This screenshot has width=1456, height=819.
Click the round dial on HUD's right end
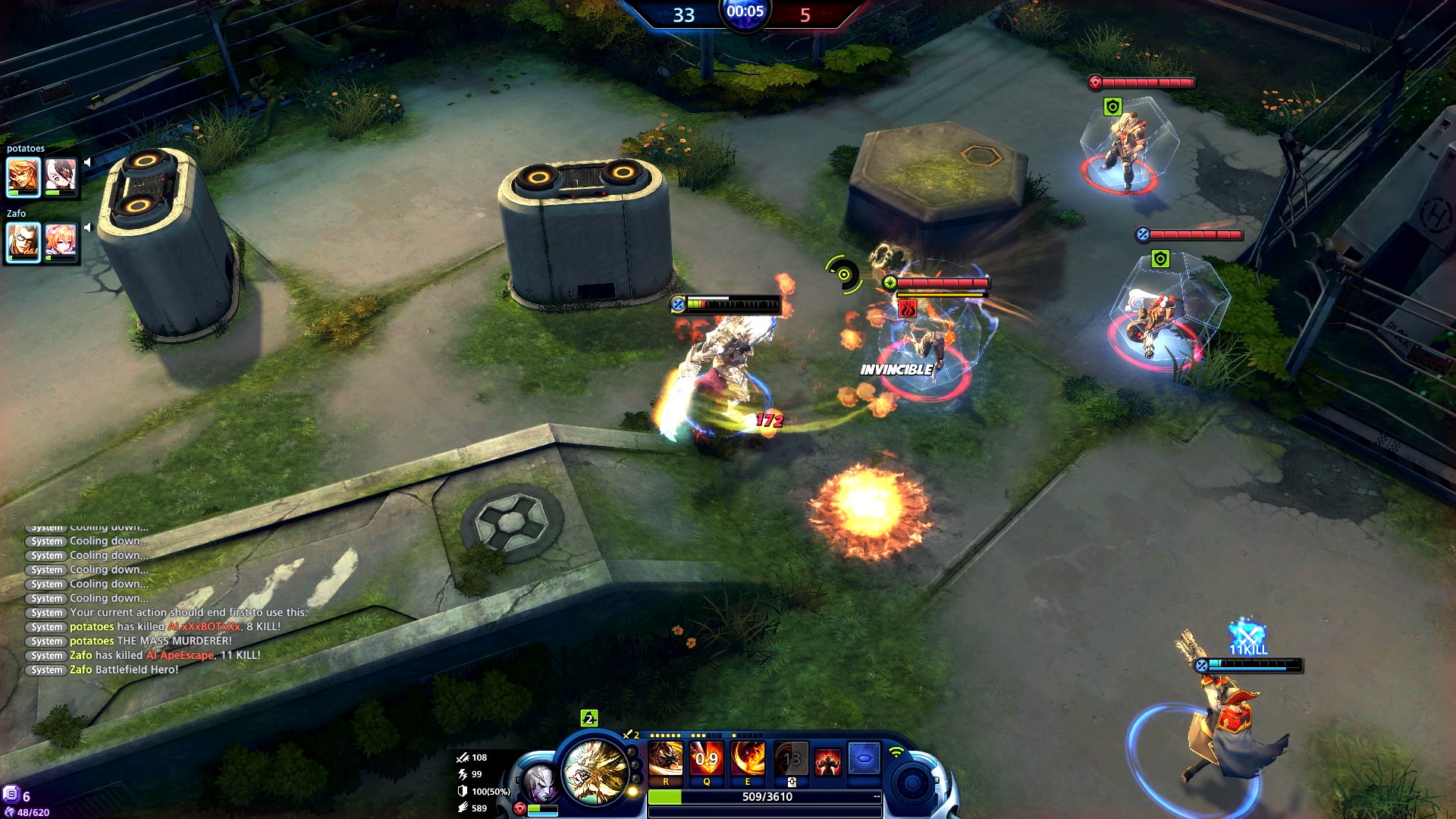[x=912, y=783]
